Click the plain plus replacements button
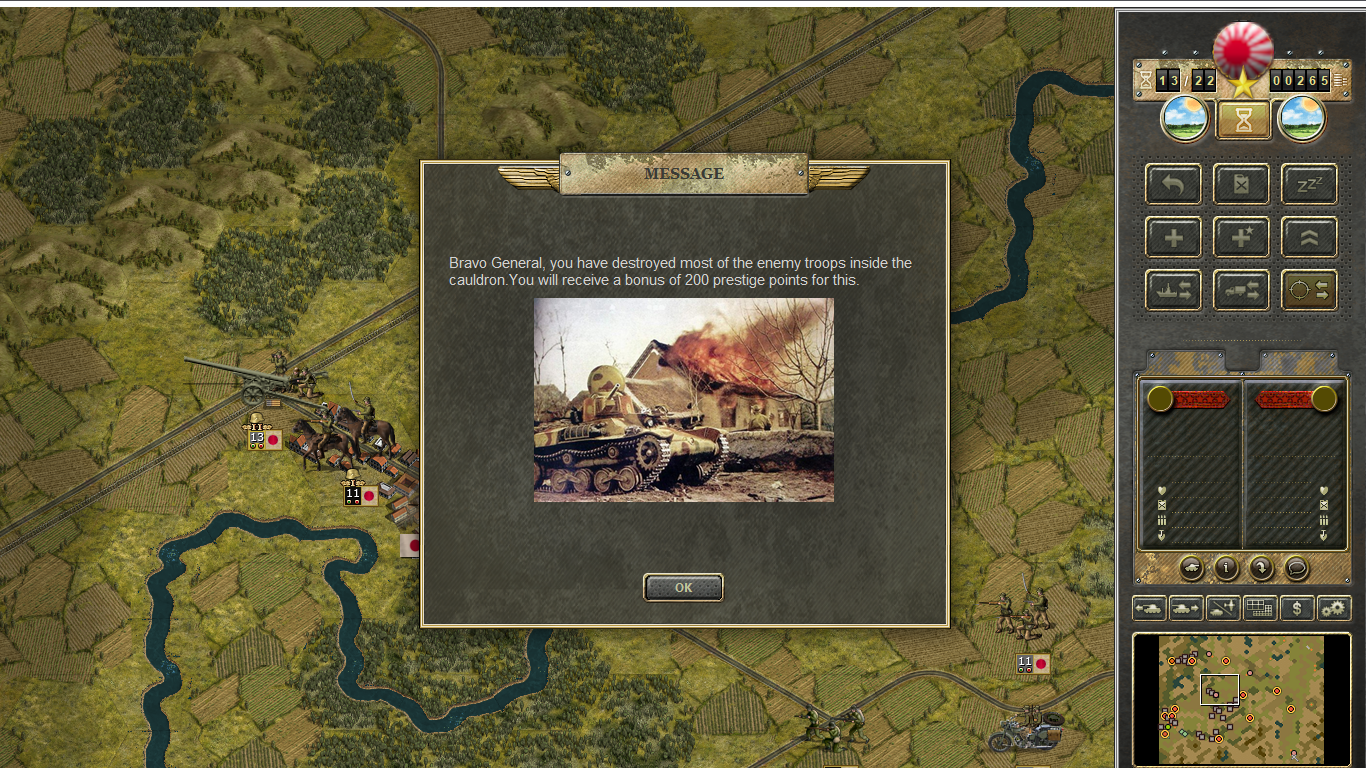Screen dimensions: 1366x768 pos(1174,237)
